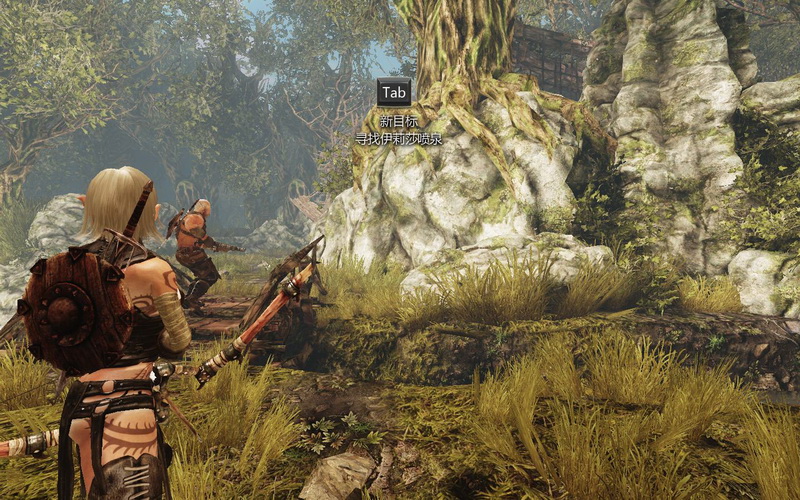The image size is (800, 500).
Task: Select the new objective notice 寻找伊莉莎喷泉
Action: [398, 140]
